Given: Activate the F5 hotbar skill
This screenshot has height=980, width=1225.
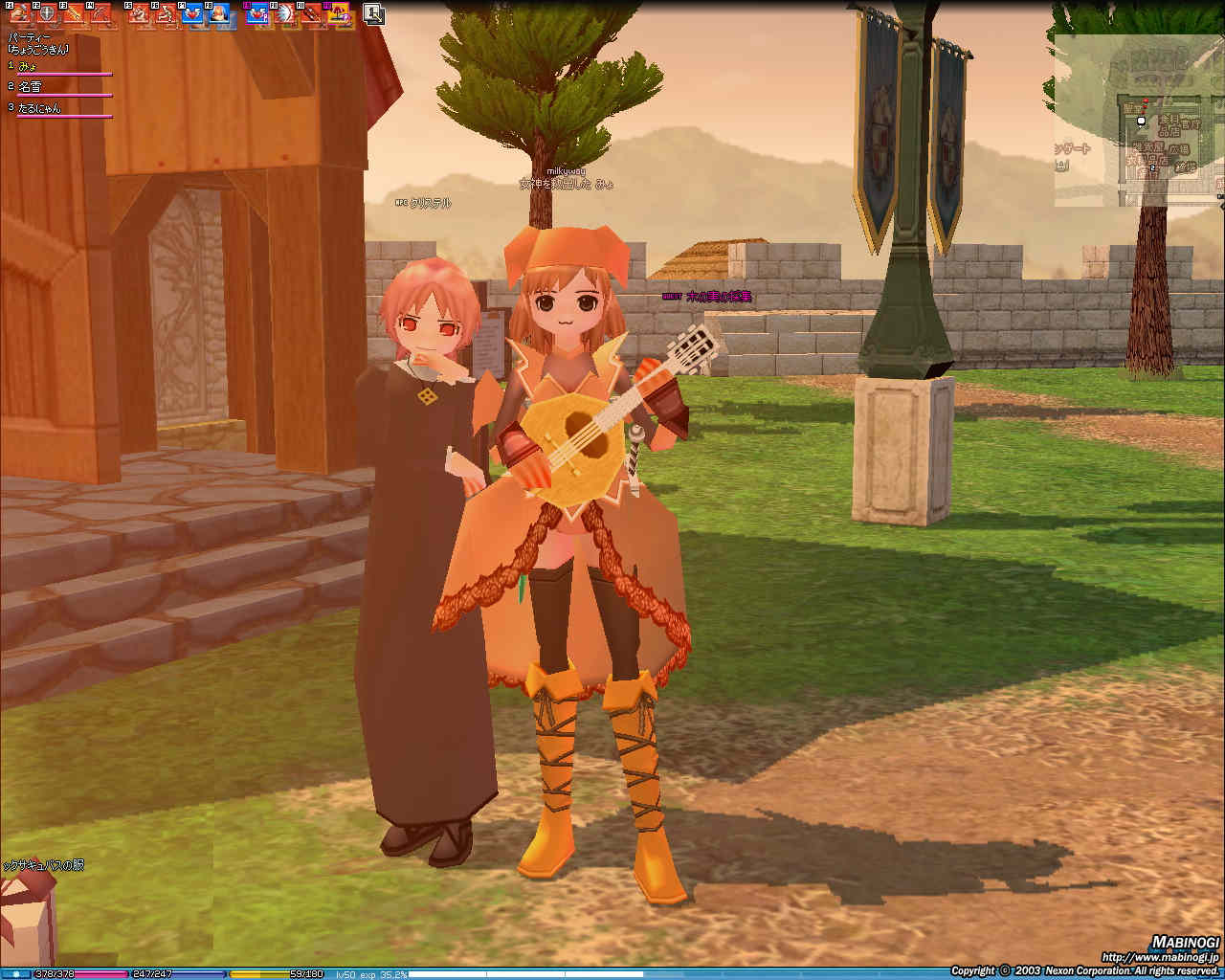Looking at the screenshot, I should tap(140, 13).
